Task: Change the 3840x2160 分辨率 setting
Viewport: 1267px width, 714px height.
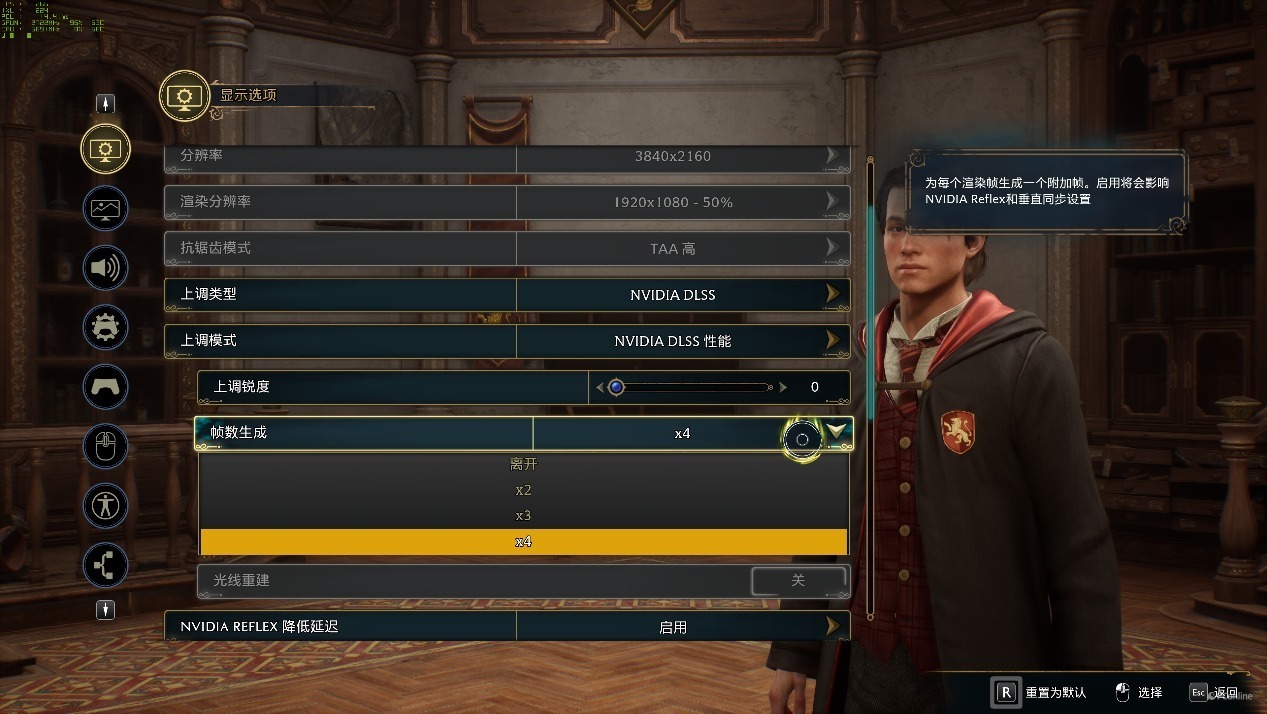Action: click(832, 156)
